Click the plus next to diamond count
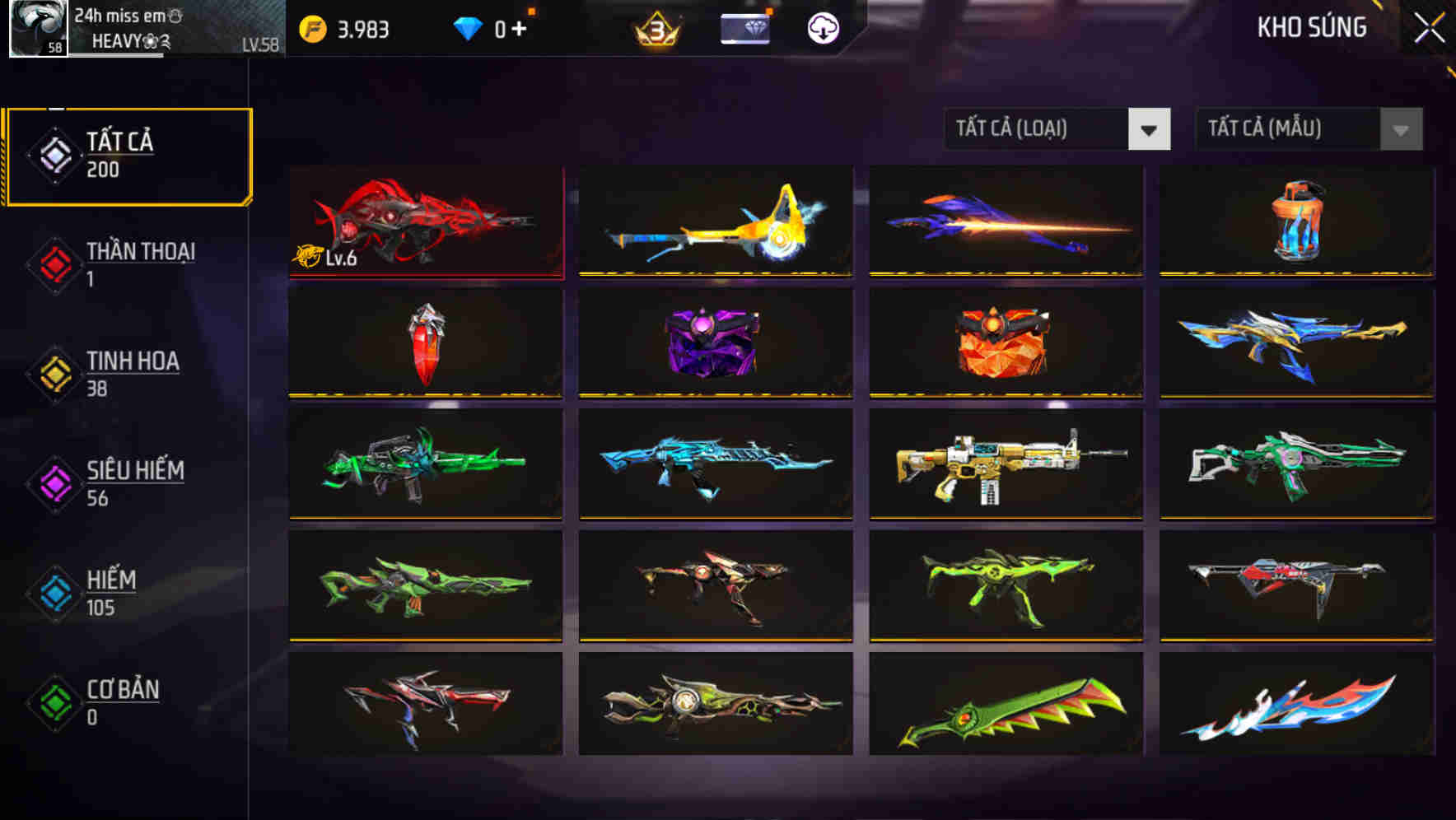Viewport: 1456px width, 820px height. click(x=520, y=26)
